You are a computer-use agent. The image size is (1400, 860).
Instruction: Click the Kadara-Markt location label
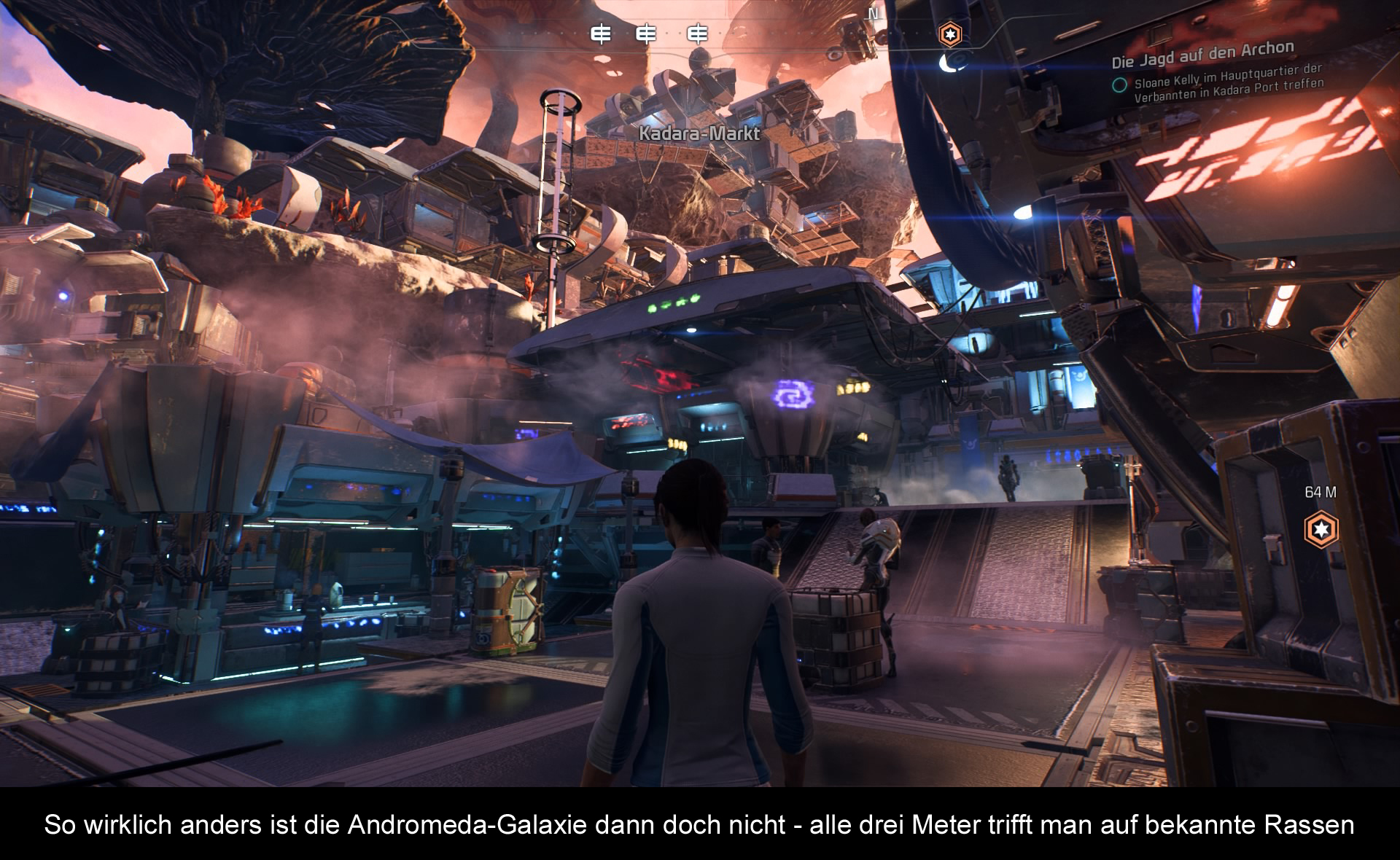[699, 133]
